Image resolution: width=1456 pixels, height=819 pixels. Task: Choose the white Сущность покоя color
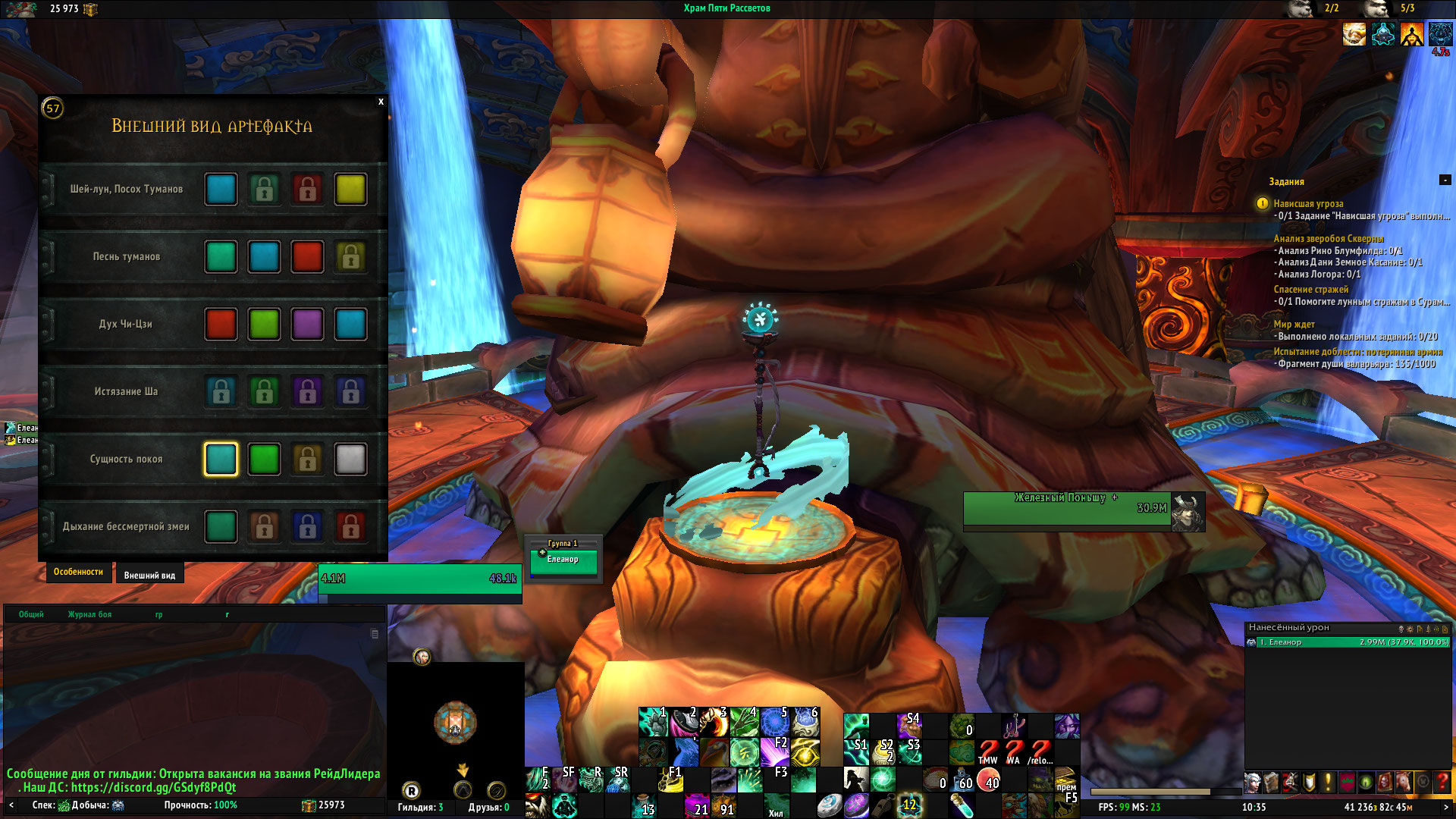[x=350, y=460]
